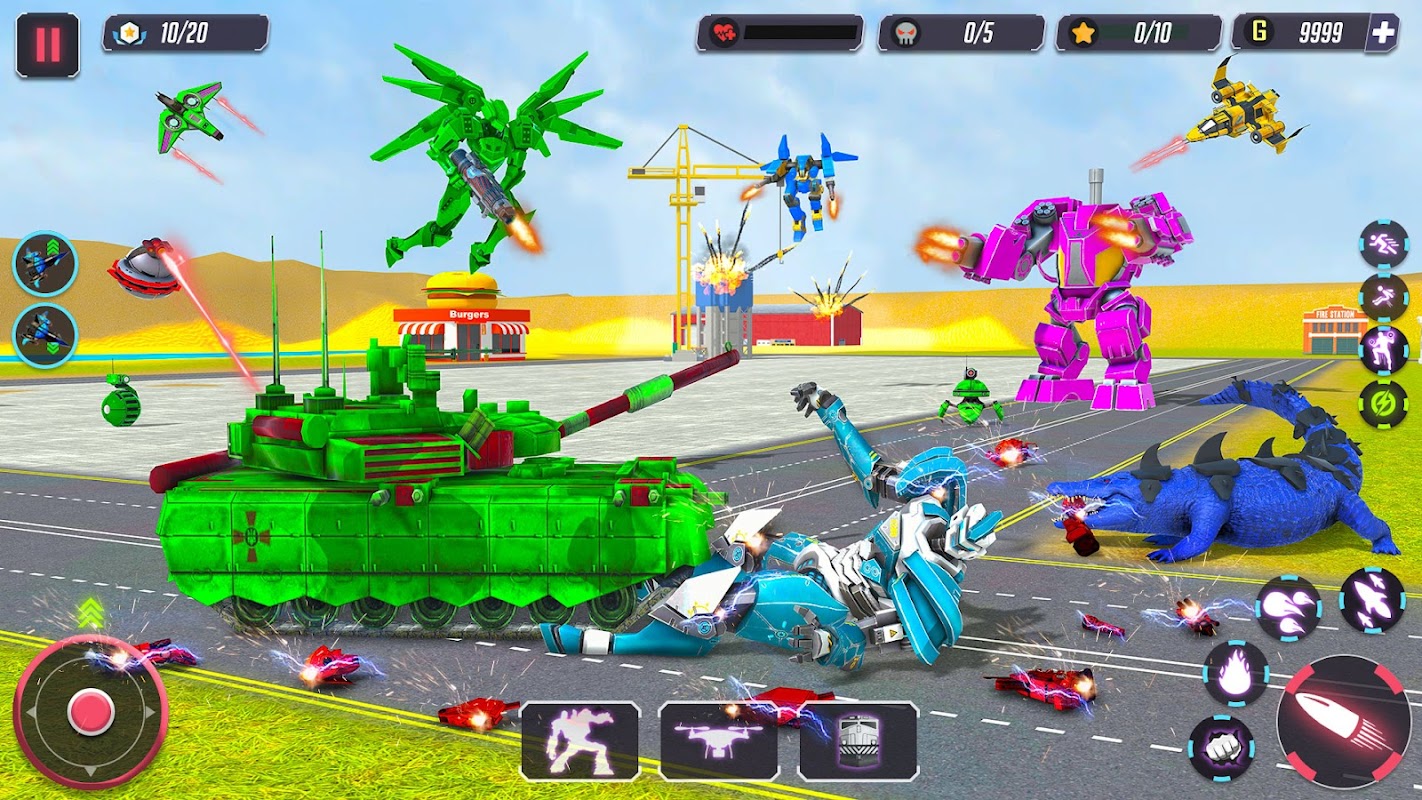The image size is (1422, 800).
Task: Trigger the dash kick ability icon
Action: tap(1384, 297)
